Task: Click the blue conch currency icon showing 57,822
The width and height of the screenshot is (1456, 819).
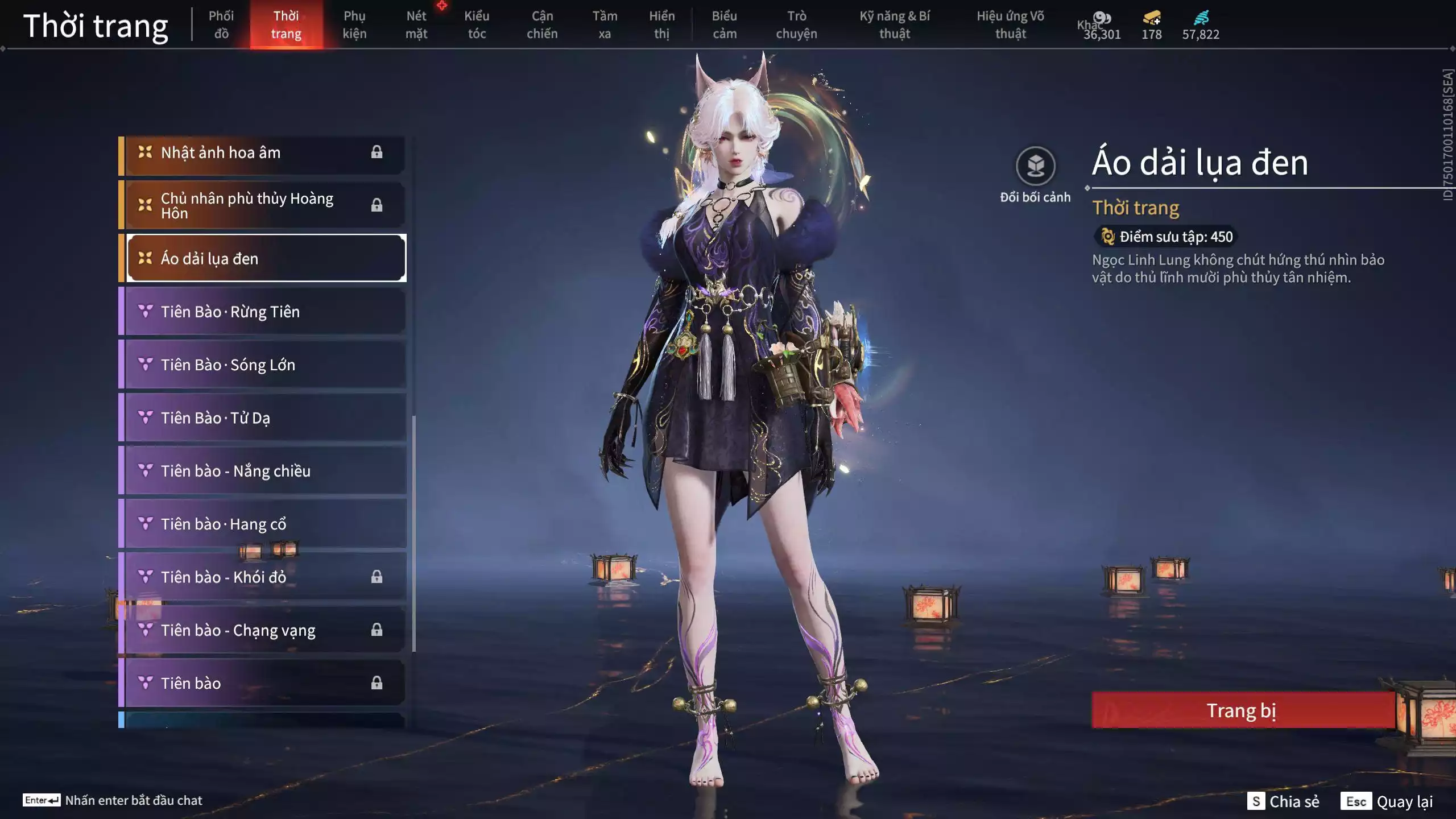Action: coord(1202,18)
